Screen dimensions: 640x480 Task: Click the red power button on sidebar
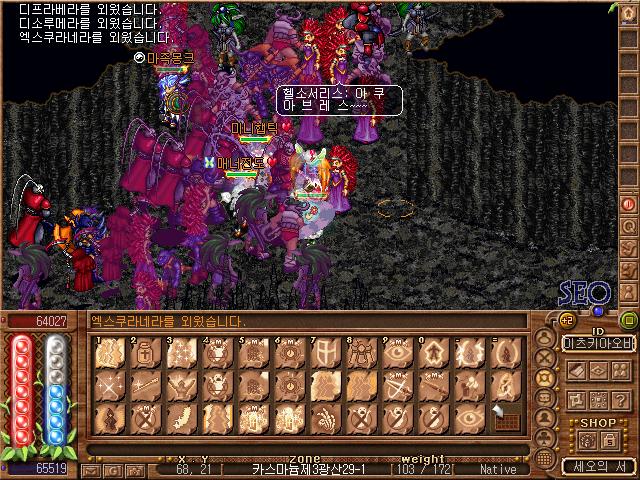point(629,204)
